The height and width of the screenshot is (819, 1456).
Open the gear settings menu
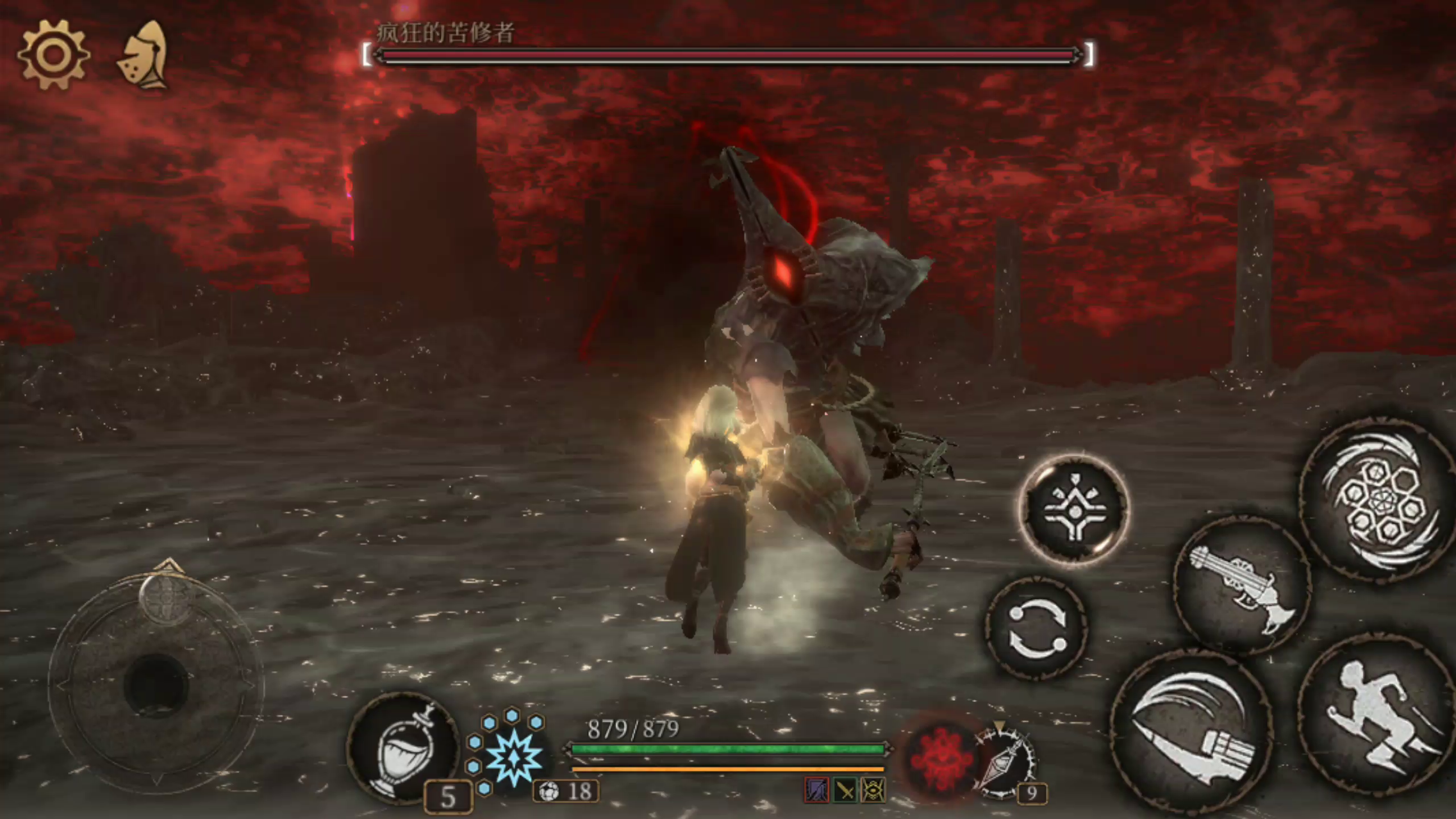click(x=53, y=55)
